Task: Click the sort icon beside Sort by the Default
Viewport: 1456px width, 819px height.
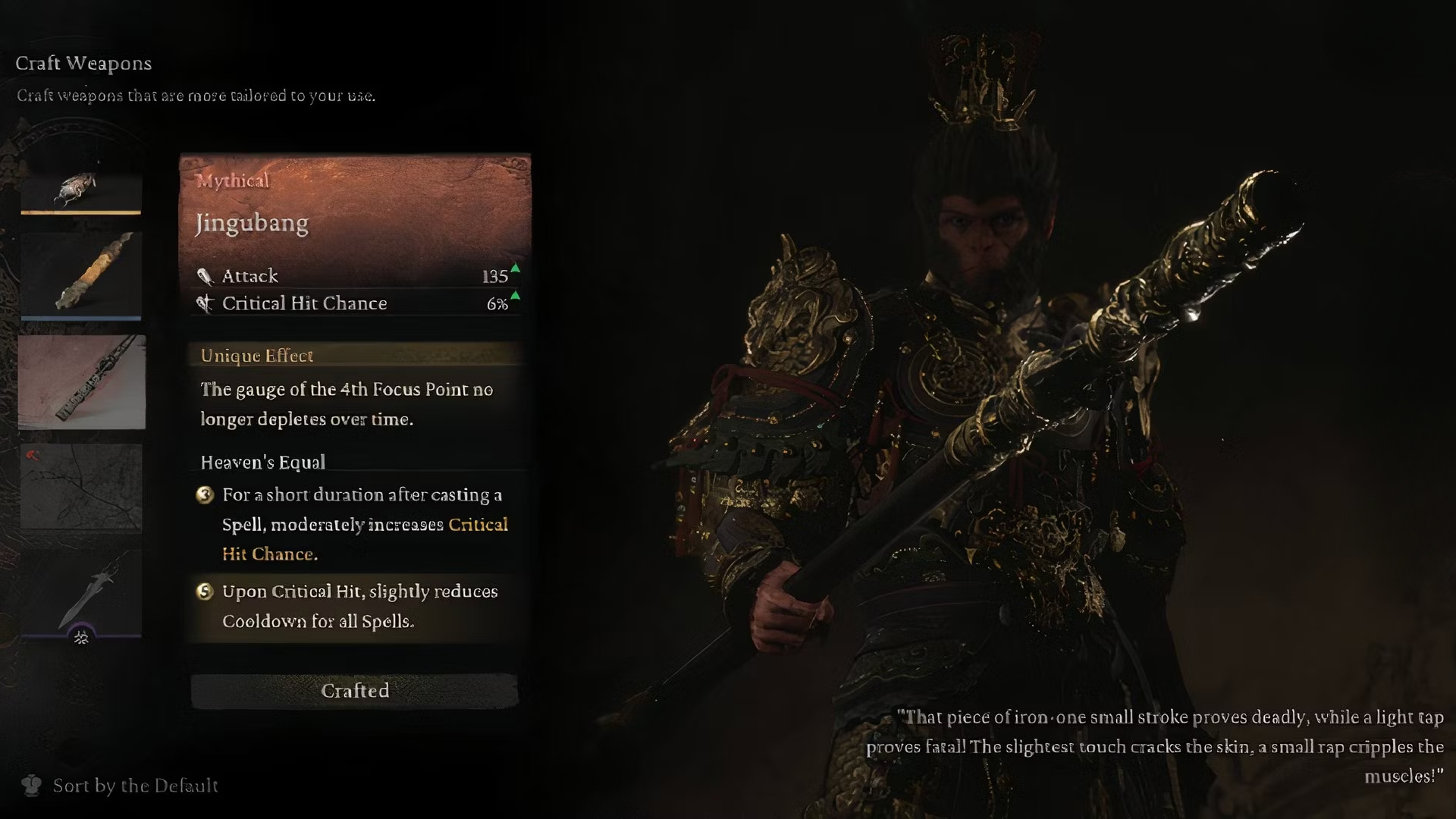Action: [x=32, y=786]
